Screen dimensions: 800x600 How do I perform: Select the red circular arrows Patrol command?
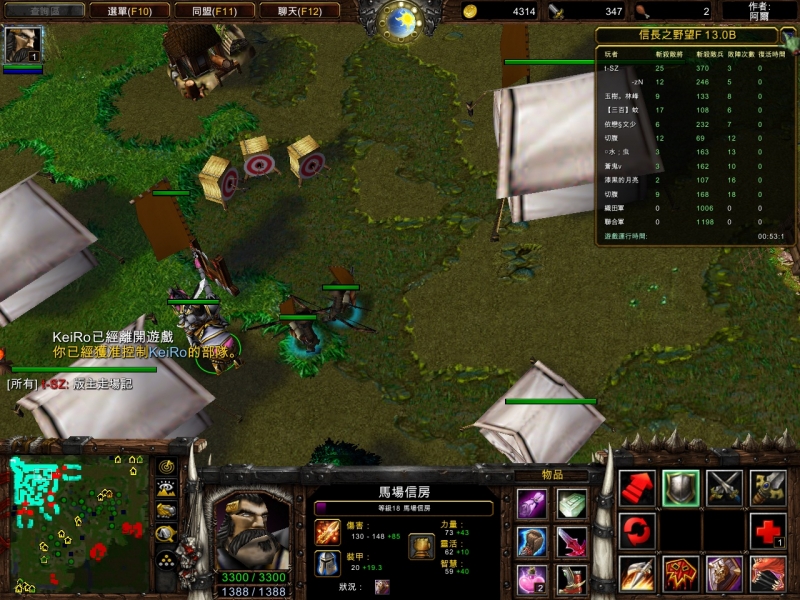637,530
